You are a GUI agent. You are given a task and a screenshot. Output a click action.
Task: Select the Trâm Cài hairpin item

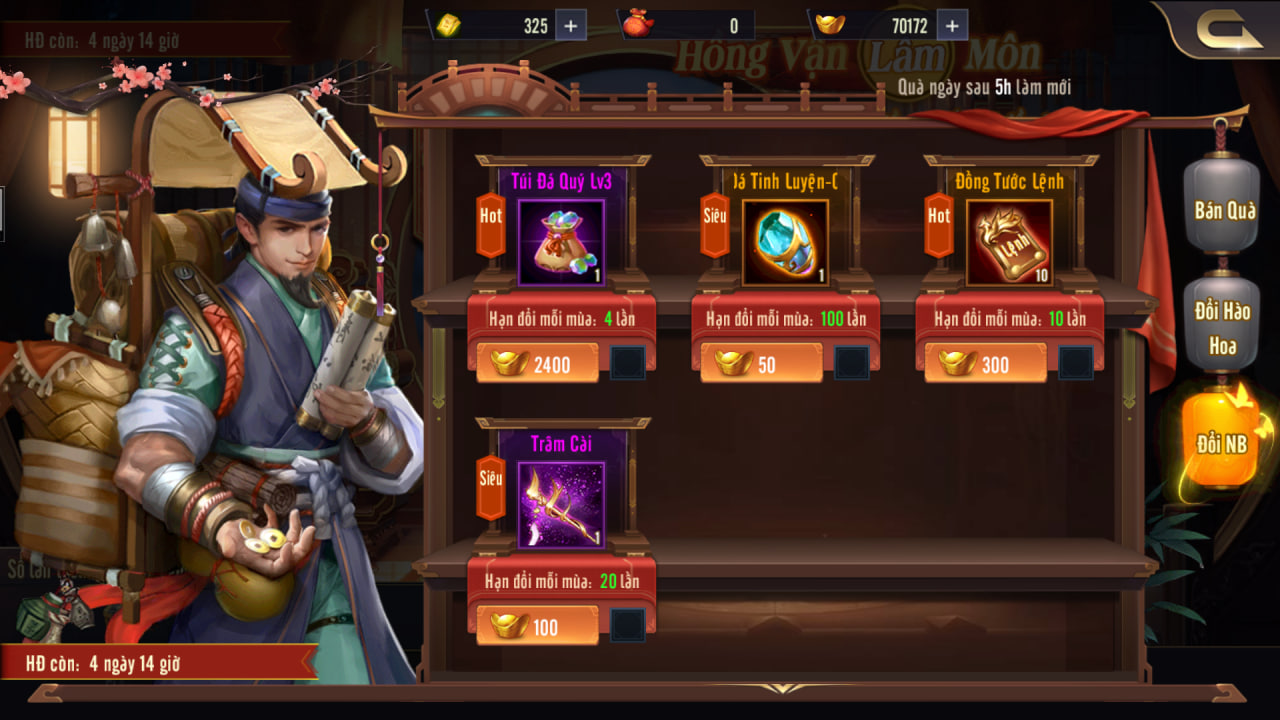coord(561,505)
